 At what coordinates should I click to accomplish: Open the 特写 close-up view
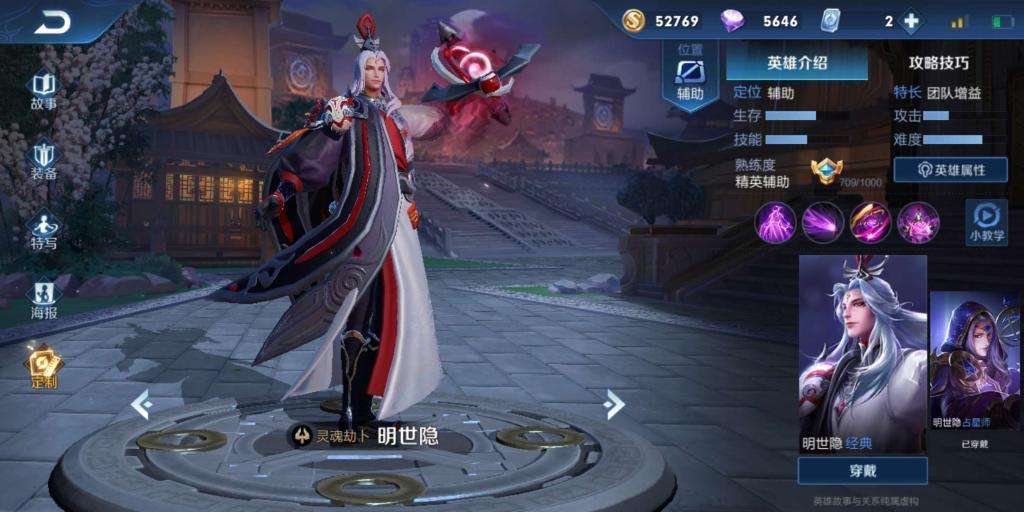click(x=43, y=230)
